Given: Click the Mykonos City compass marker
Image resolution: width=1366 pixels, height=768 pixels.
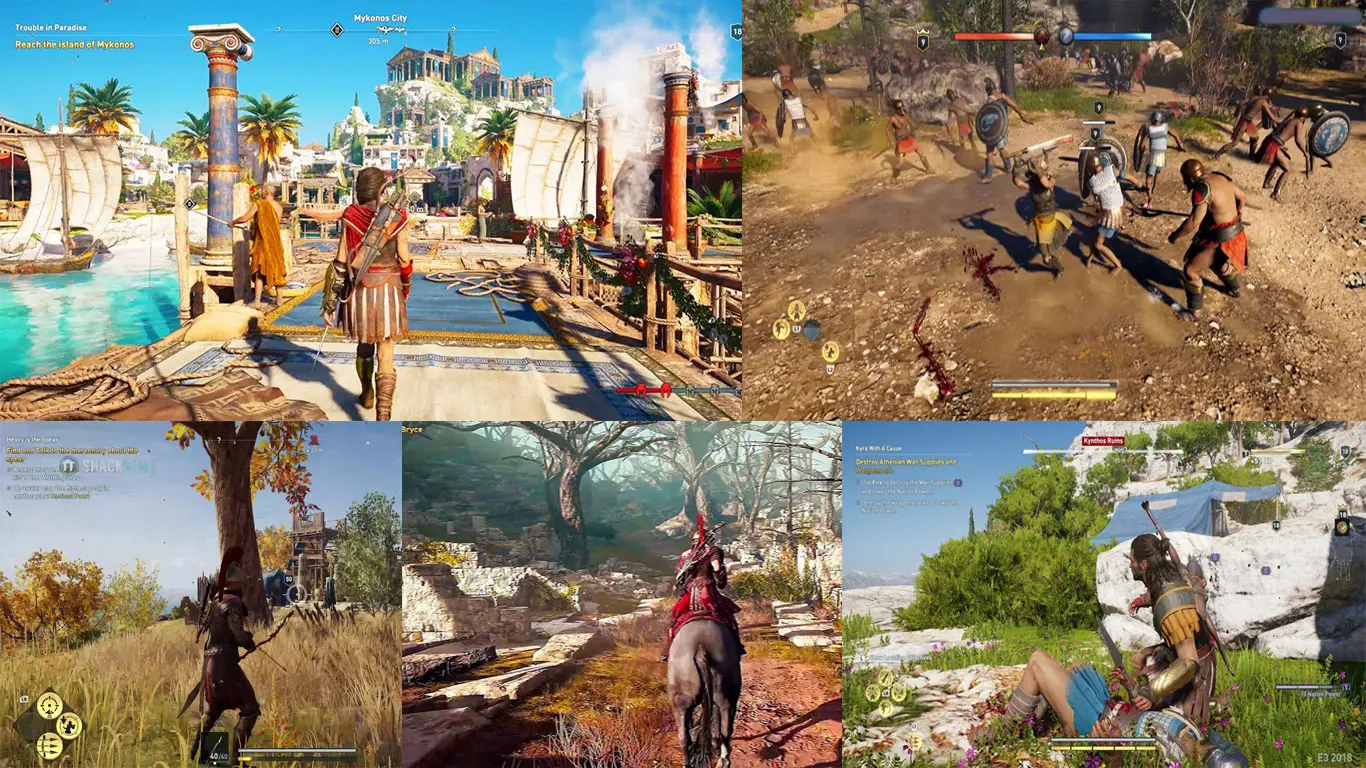Looking at the screenshot, I should point(379,18).
